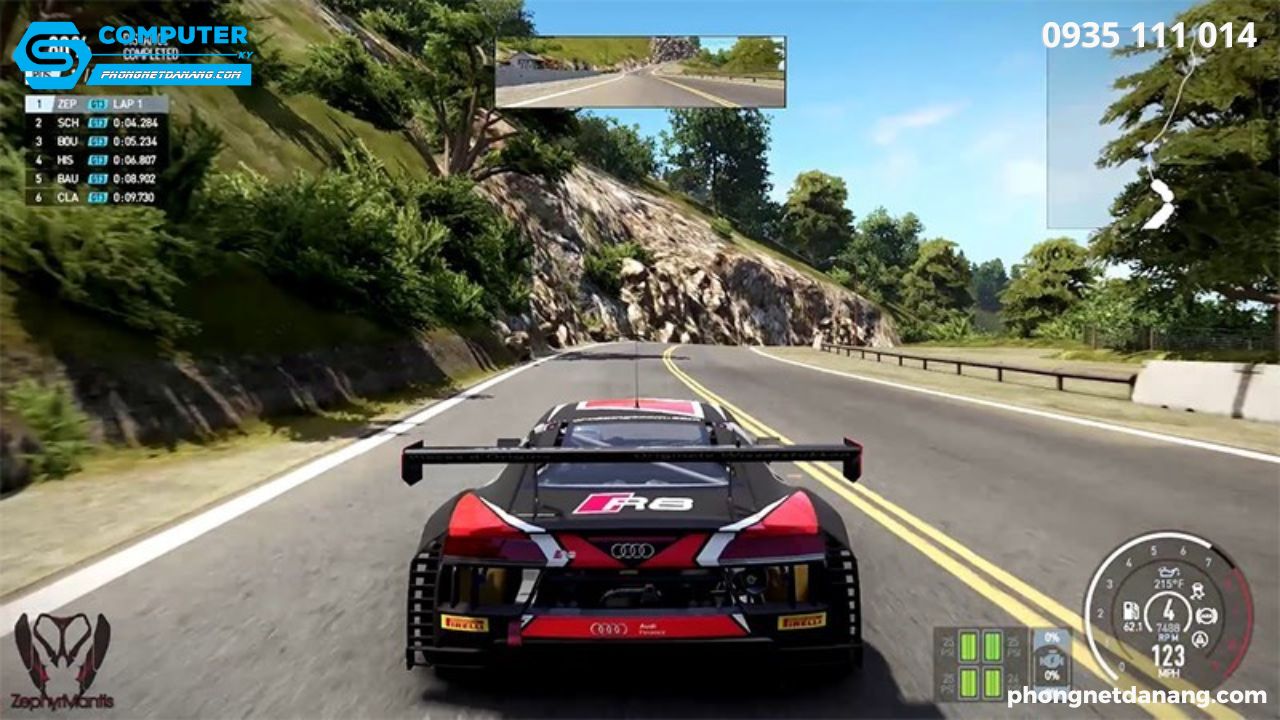
Task: Open the tire status panel
Action: (x=981, y=664)
